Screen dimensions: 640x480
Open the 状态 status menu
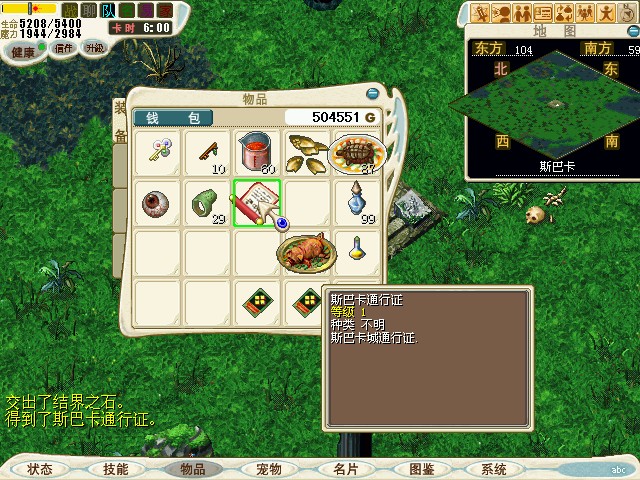(x=40, y=469)
